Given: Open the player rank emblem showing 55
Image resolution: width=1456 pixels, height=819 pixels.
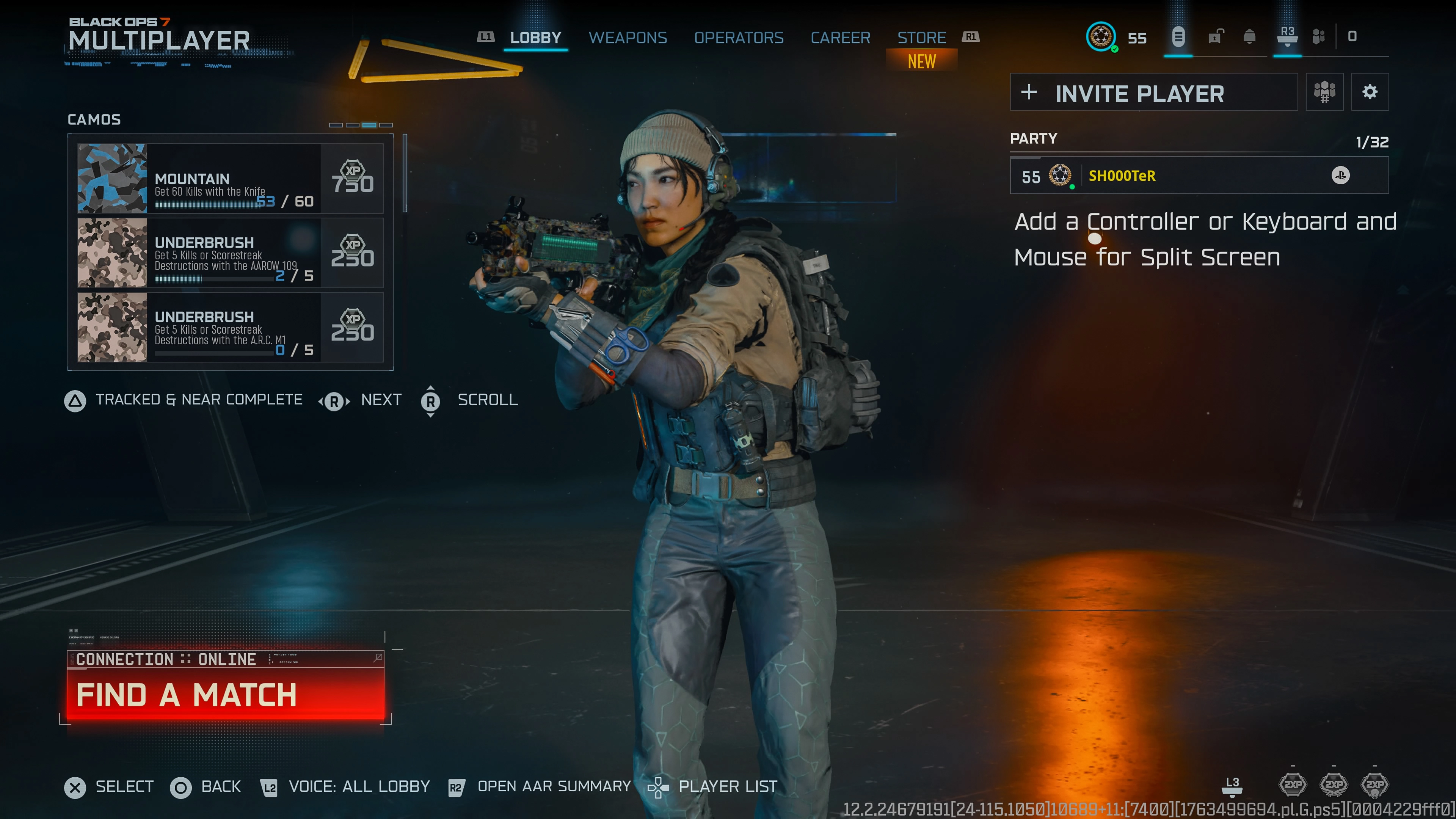Looking at the screenshot, I should click(1101, 37).
